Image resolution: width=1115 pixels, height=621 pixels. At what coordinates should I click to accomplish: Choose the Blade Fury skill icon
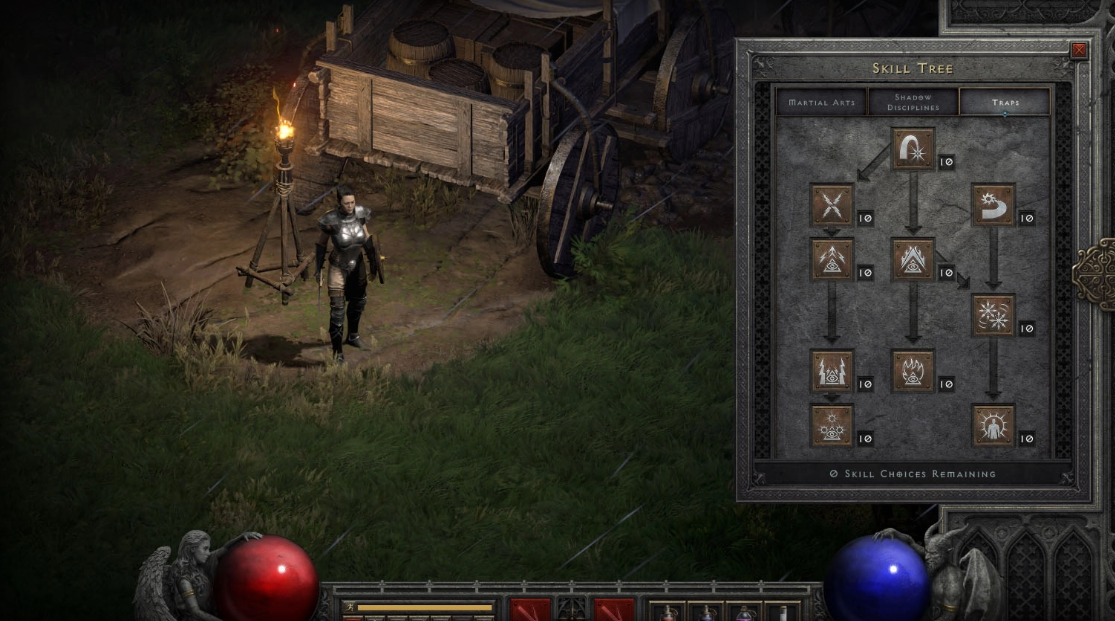coord(993,315)
